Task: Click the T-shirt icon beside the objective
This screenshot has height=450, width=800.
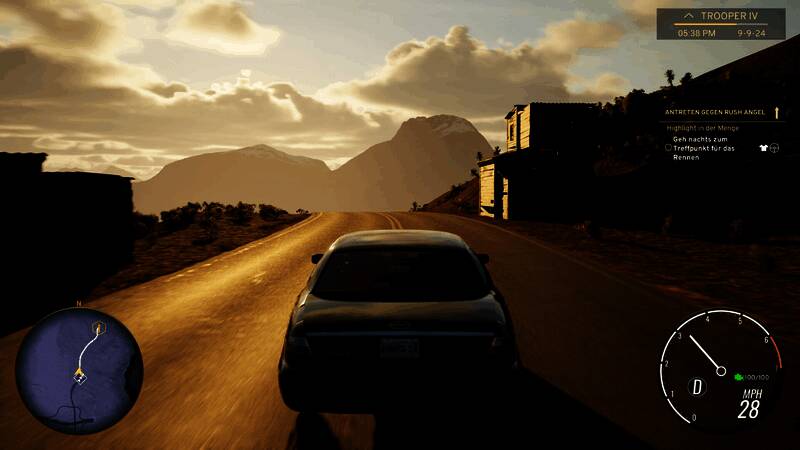Action: tap(761, 147)
